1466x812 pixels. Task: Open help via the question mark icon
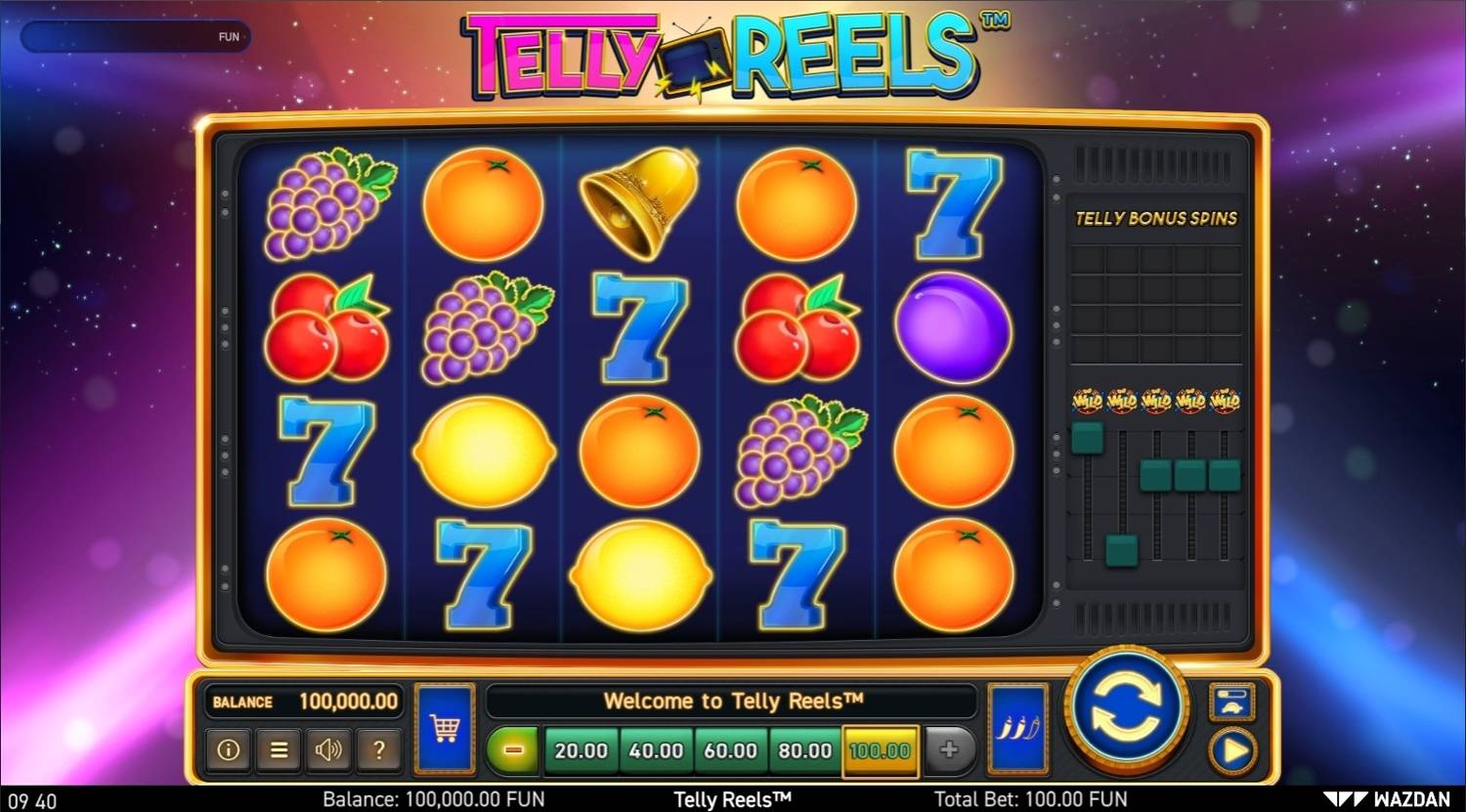(379, 749)
